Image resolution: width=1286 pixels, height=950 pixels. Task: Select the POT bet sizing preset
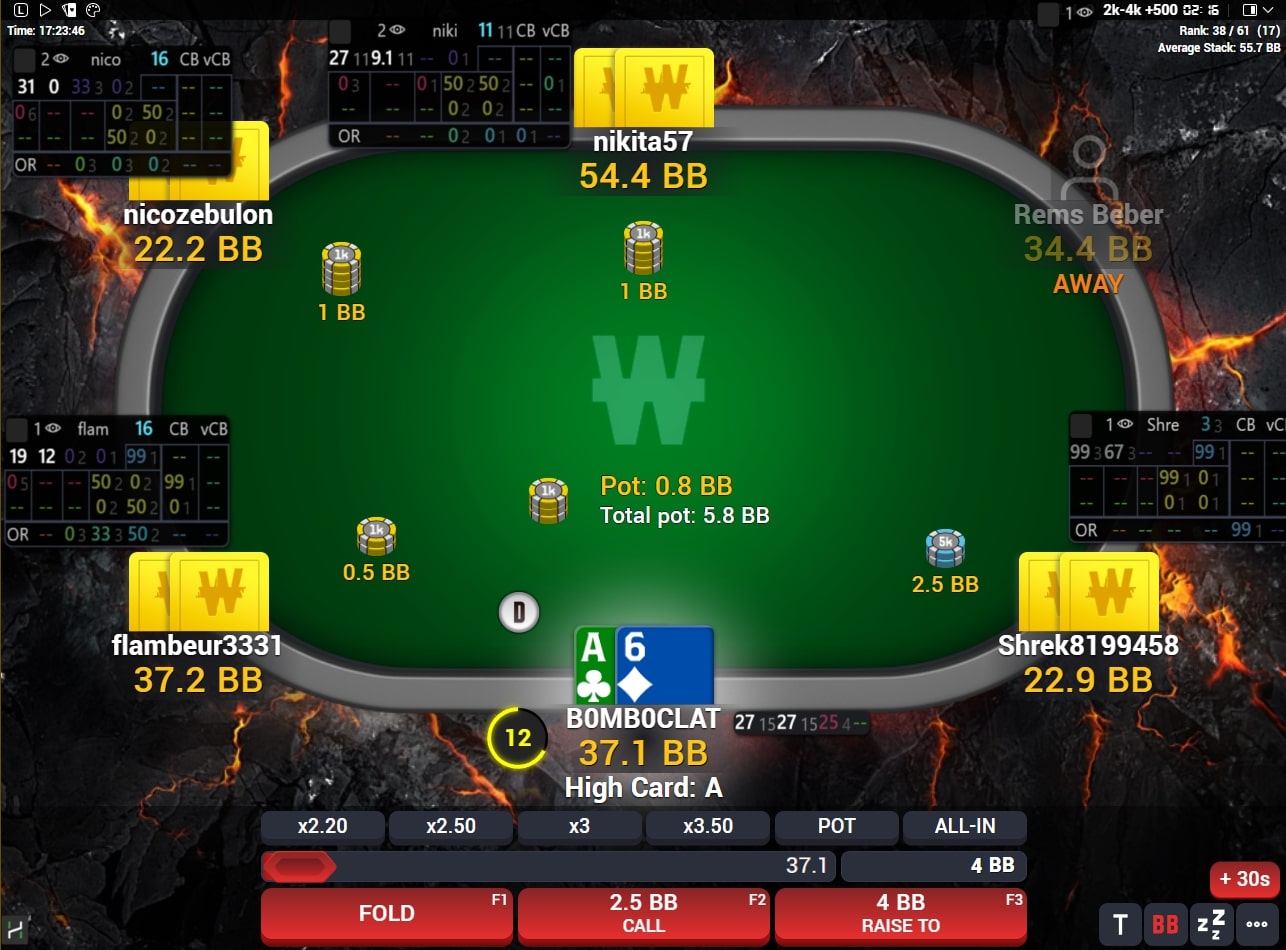(x=836, y=826)
